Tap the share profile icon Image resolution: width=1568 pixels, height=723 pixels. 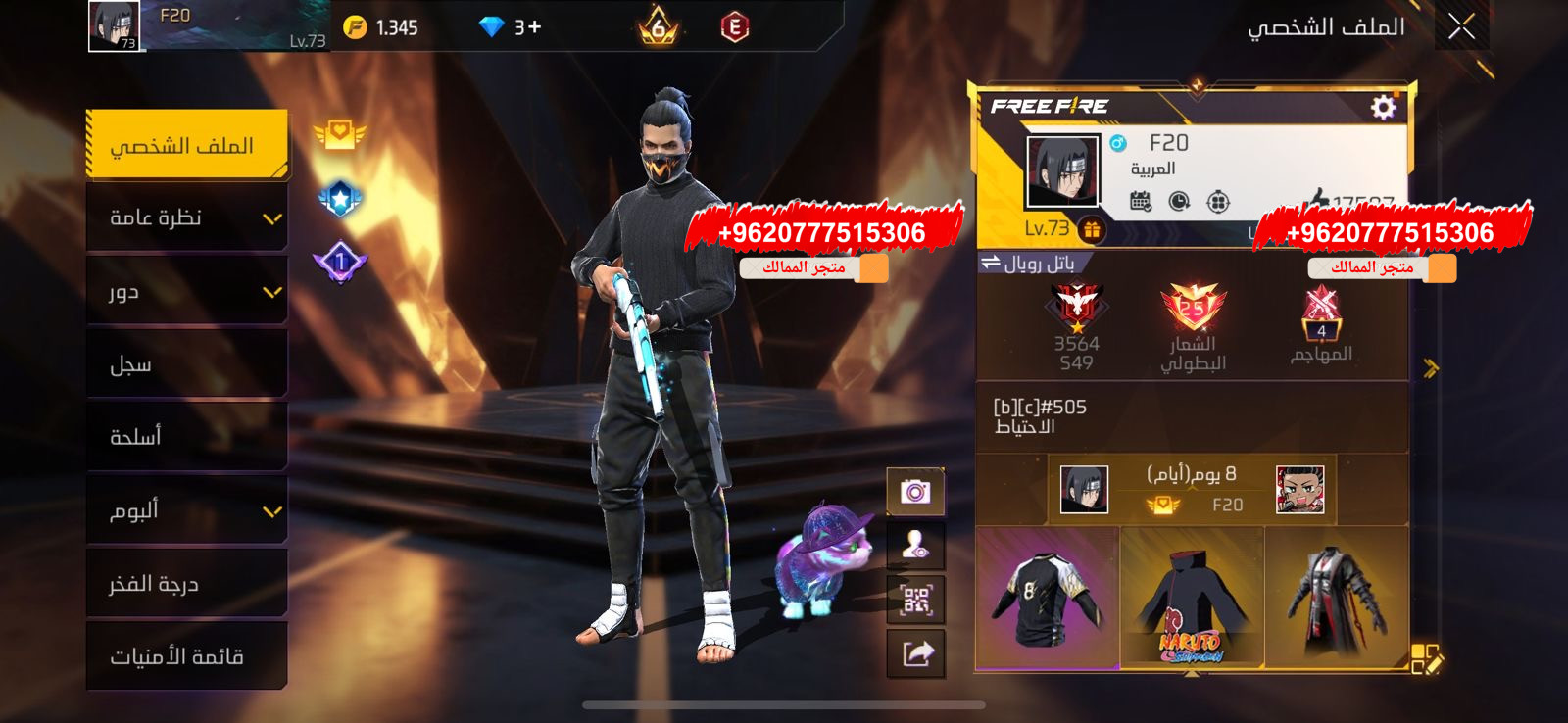[914, 654]
